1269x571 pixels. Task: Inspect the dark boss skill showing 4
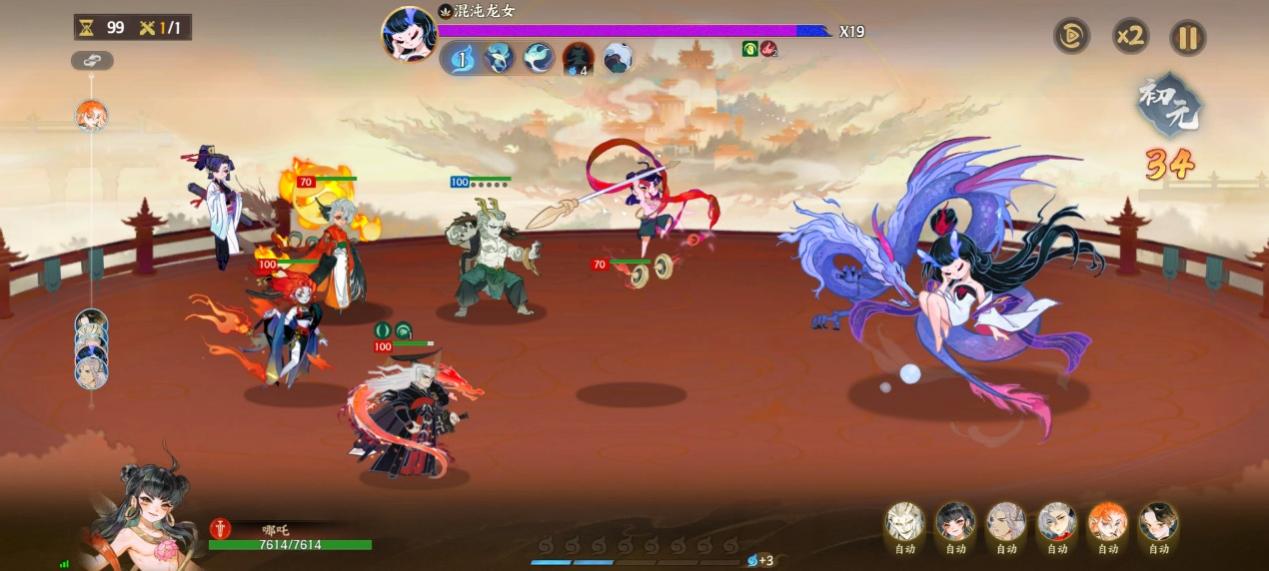[578, 59]
